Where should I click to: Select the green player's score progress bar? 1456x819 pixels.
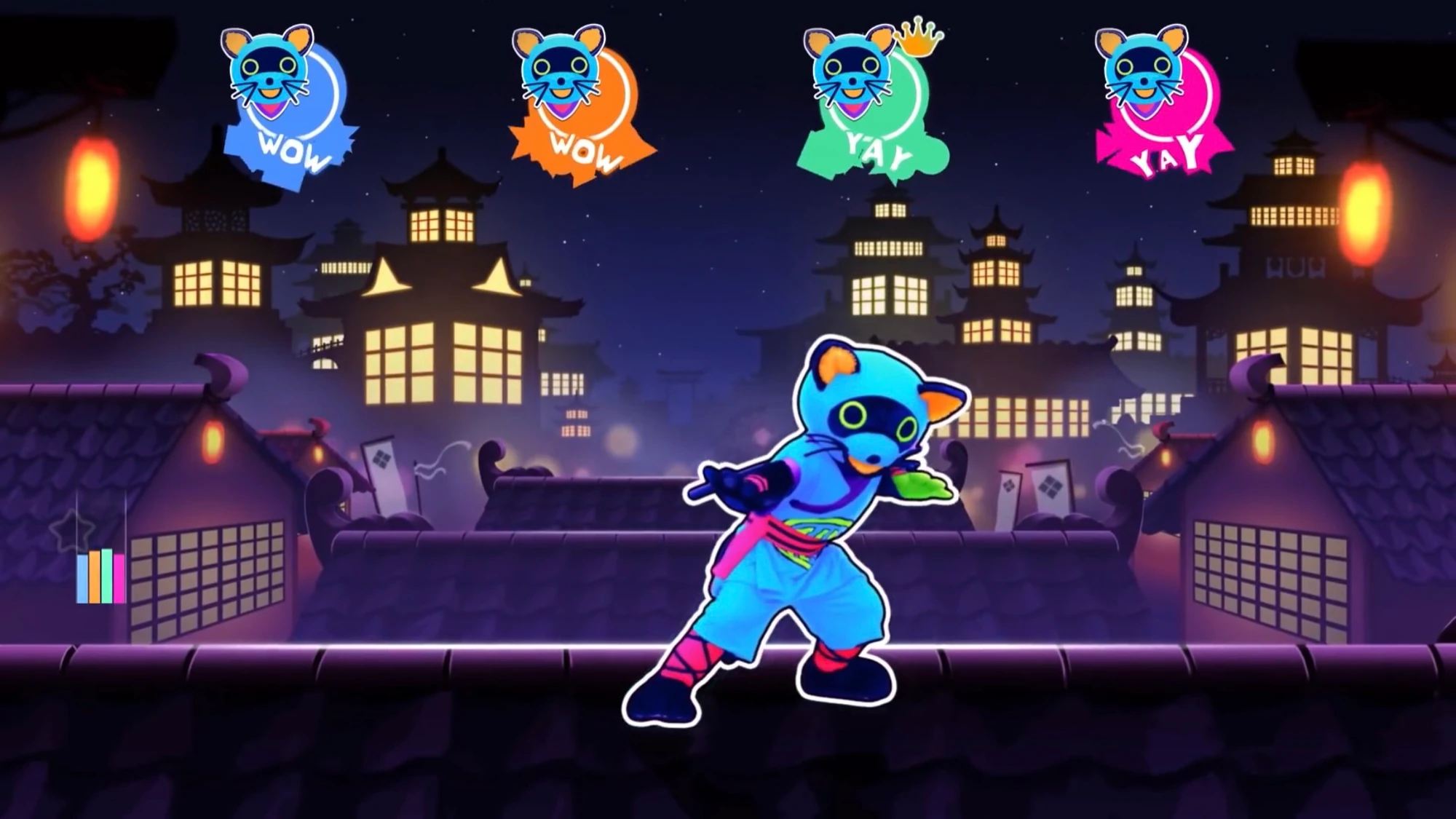[107, 575]
